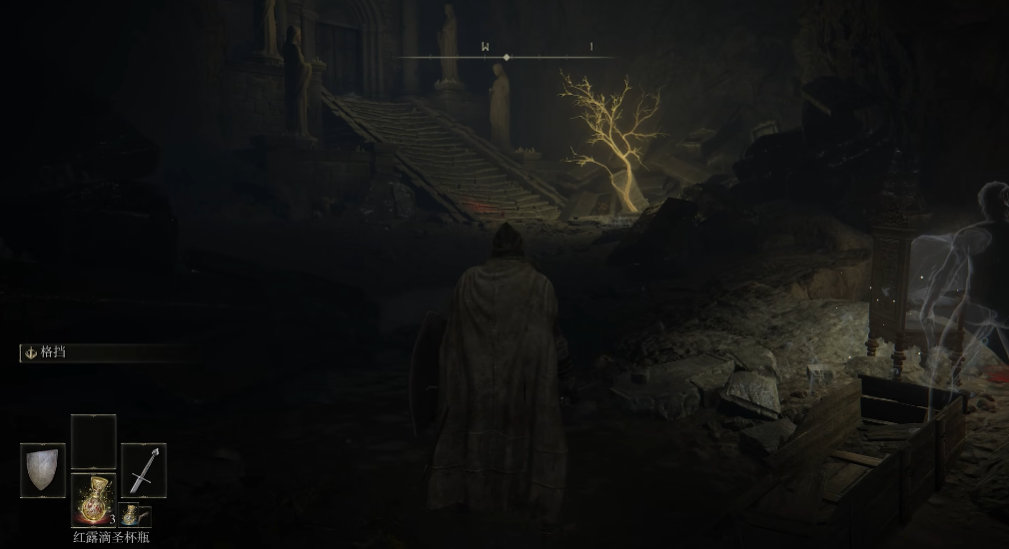Select the empty spell slot above the flask

coord(93,440)
